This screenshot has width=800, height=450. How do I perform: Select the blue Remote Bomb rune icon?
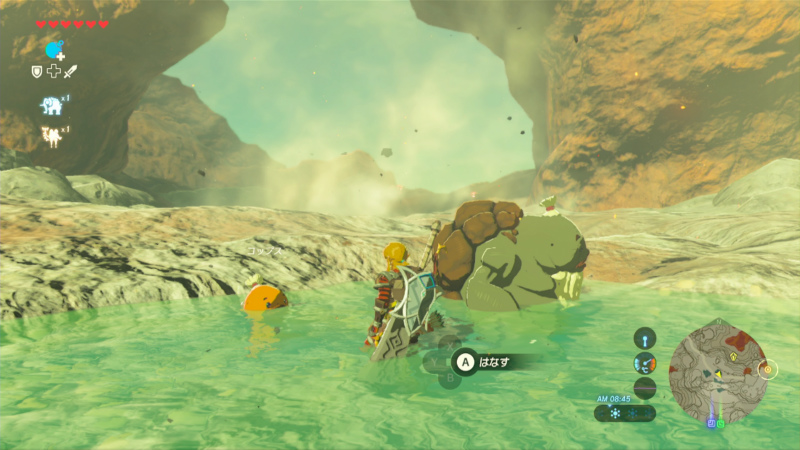54,49
